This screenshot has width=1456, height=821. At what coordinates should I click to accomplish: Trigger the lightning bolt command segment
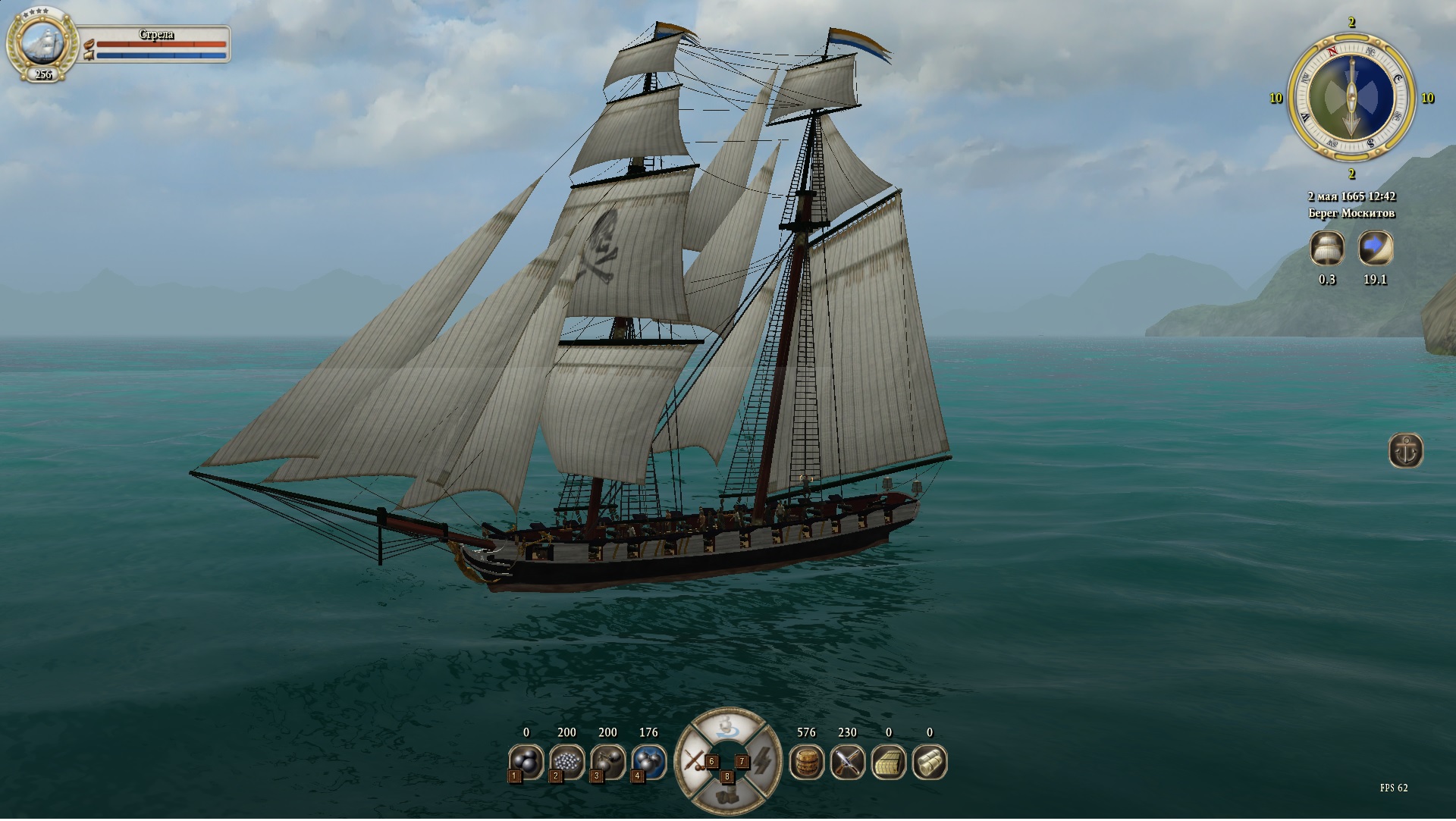tap(762, 761)
